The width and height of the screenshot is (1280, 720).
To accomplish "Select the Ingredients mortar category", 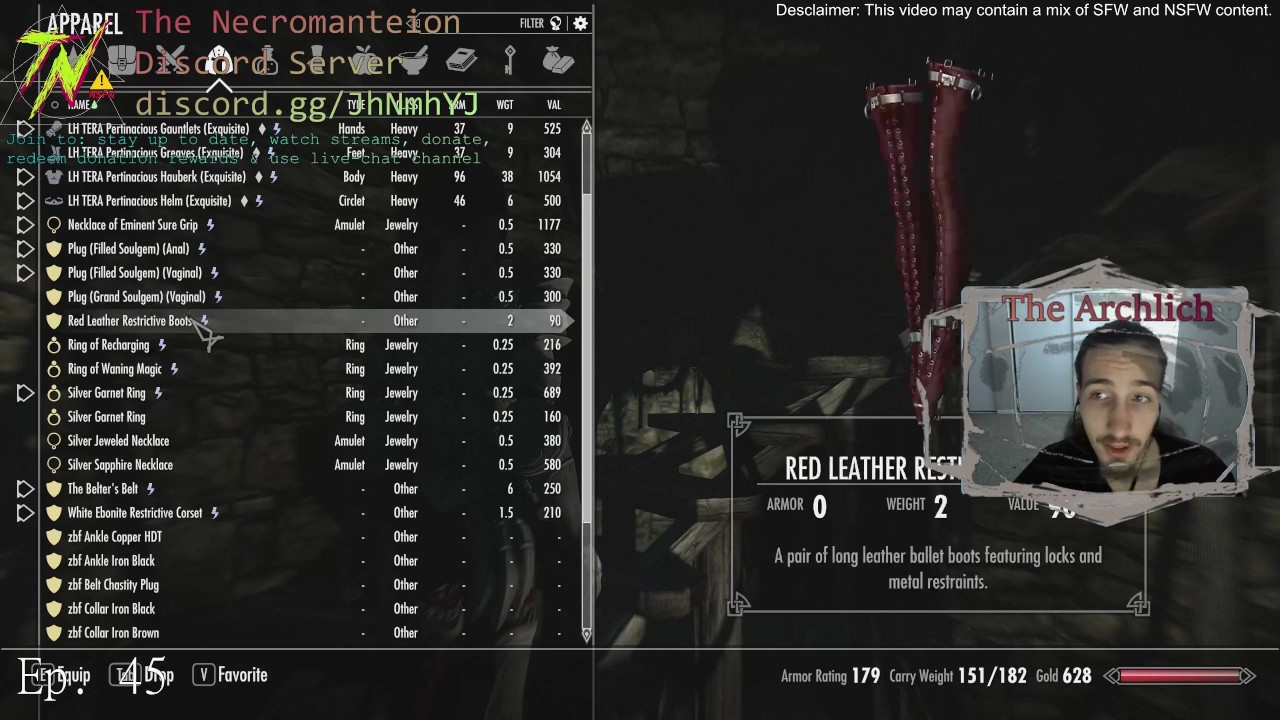I will click(x=412, y=61).
